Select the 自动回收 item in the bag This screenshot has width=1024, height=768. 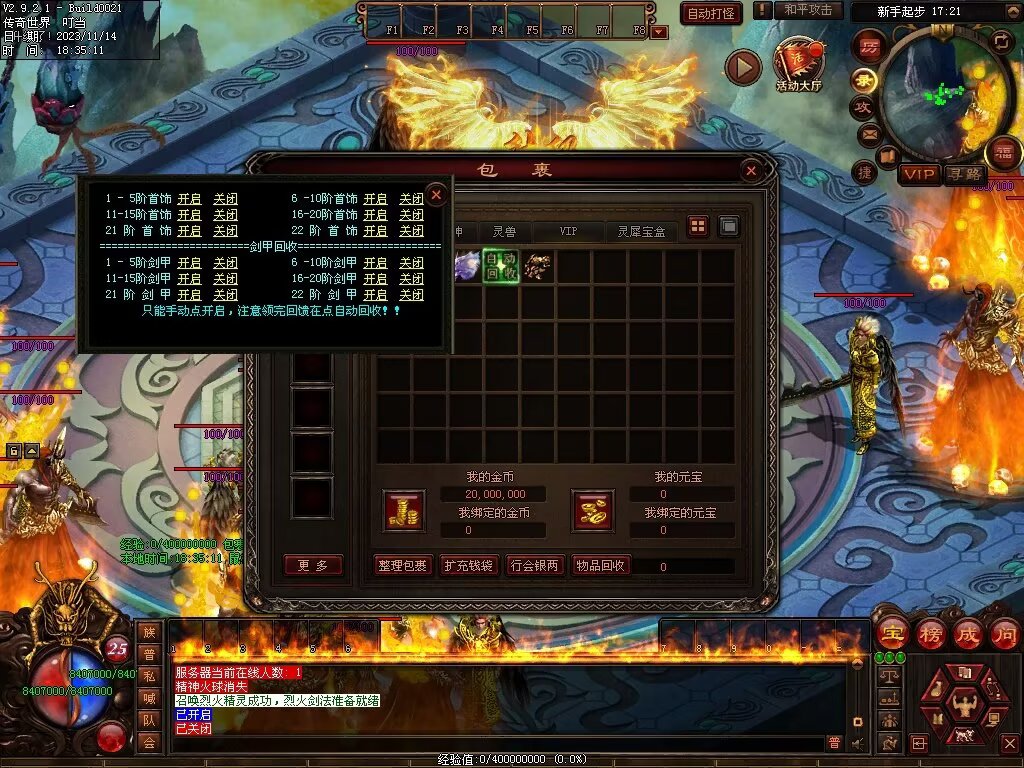click(x=501, y=266)
